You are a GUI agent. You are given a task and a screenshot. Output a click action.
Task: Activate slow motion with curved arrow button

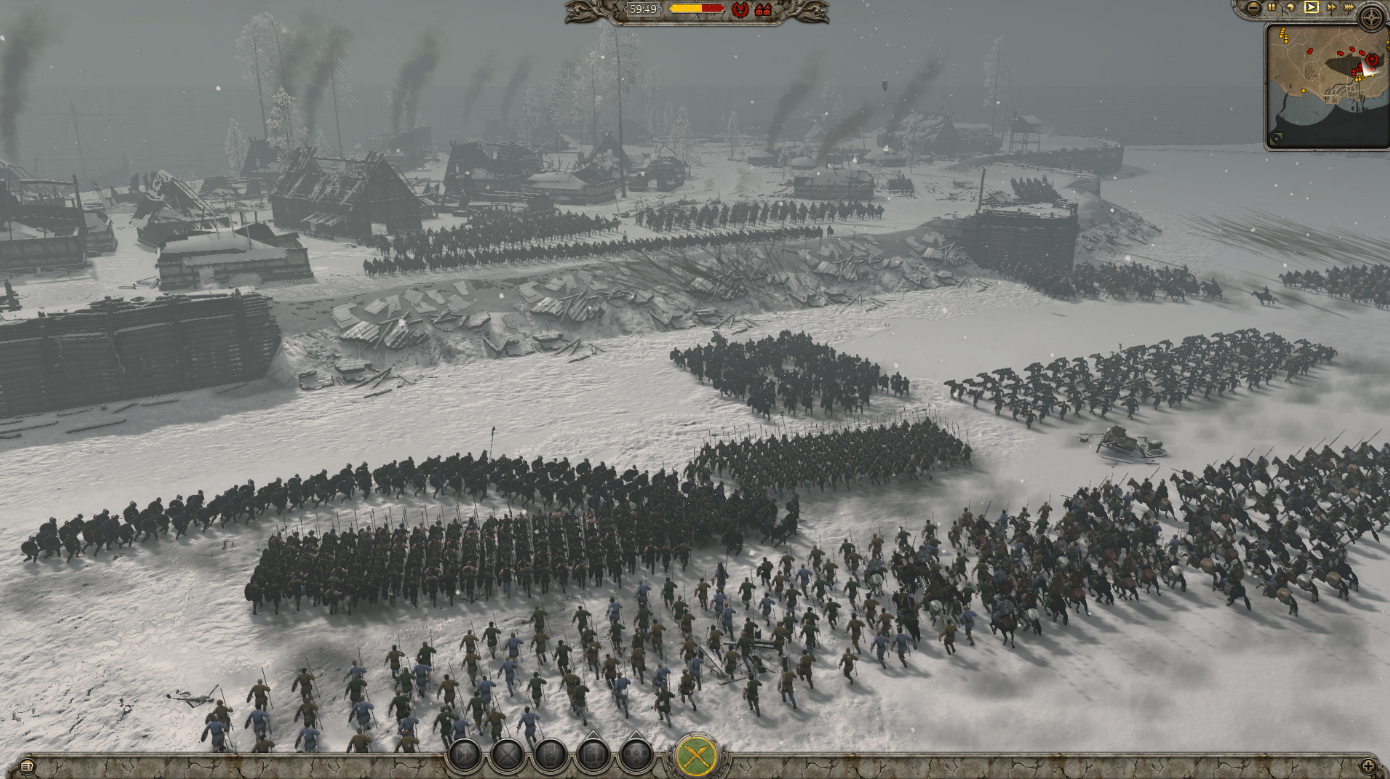click(x=1291, y=7)
